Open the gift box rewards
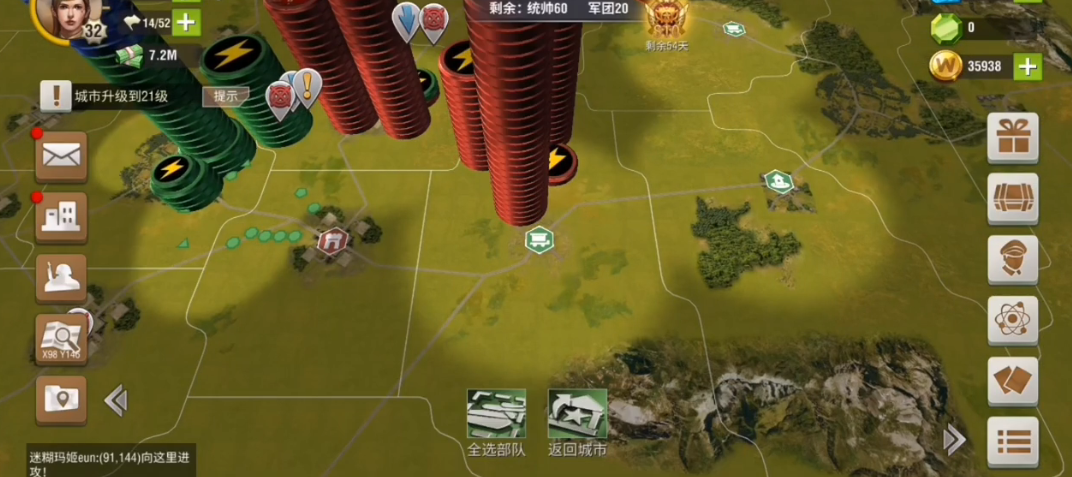The image size is (1072, 477). [1012, 137]
